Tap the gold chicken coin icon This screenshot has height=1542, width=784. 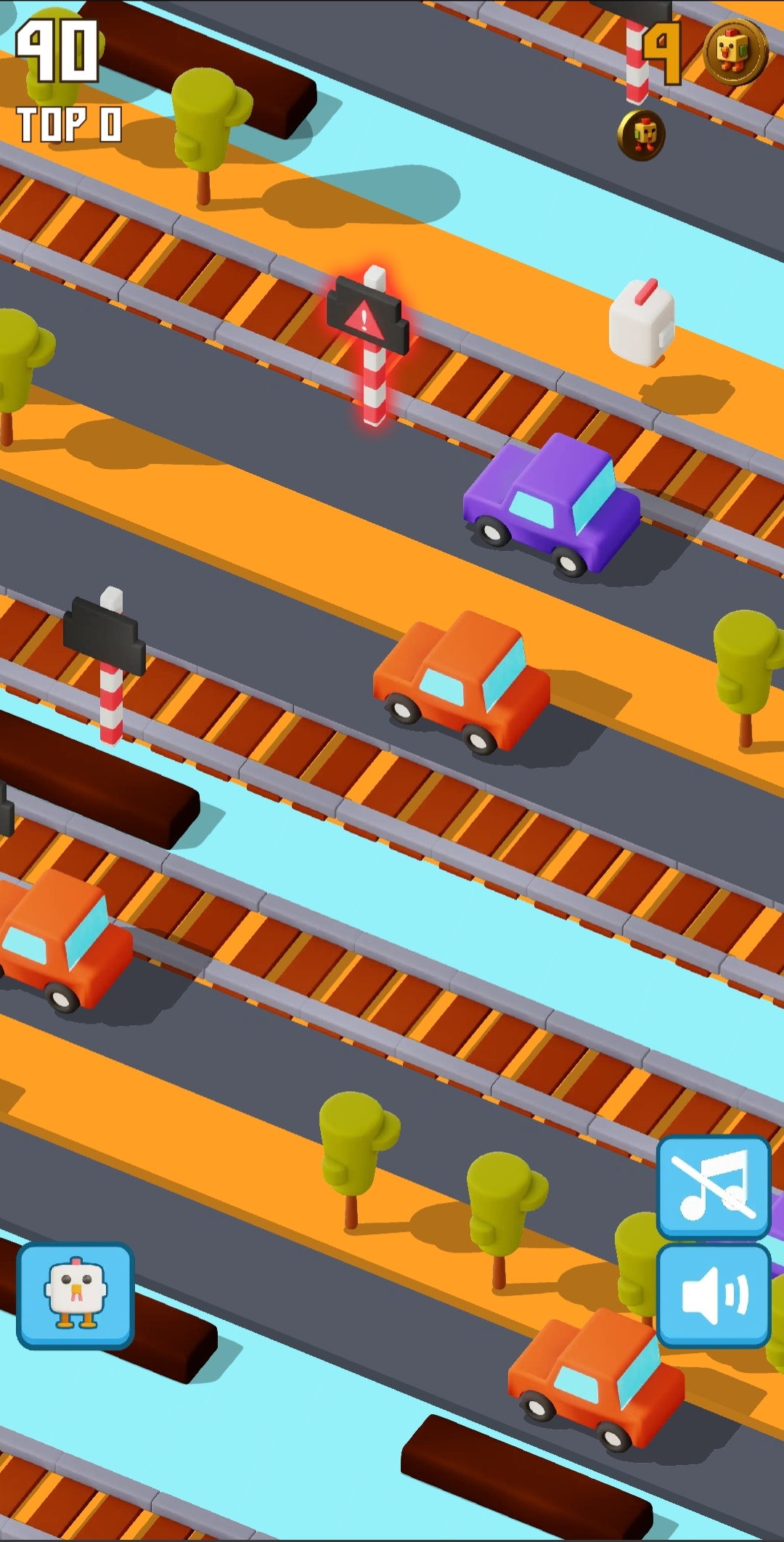point(735,52)
